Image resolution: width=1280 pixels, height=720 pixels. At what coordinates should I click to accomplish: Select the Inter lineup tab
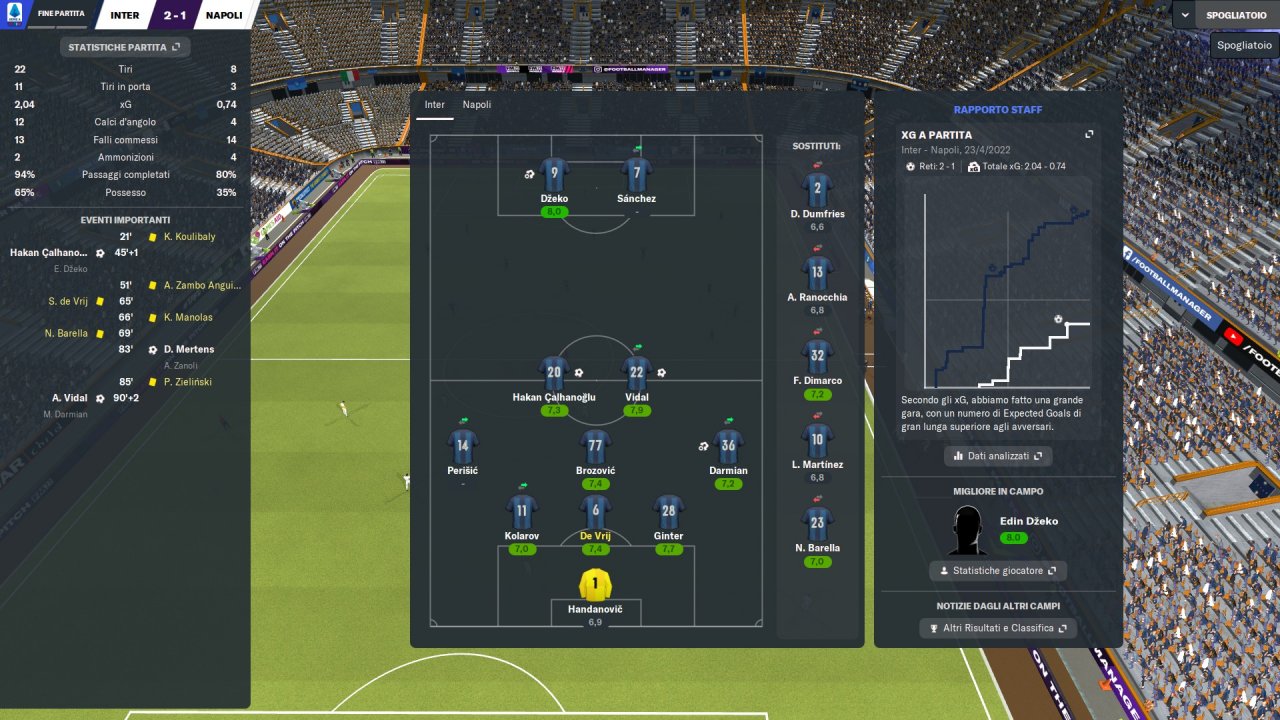(434, 104)
